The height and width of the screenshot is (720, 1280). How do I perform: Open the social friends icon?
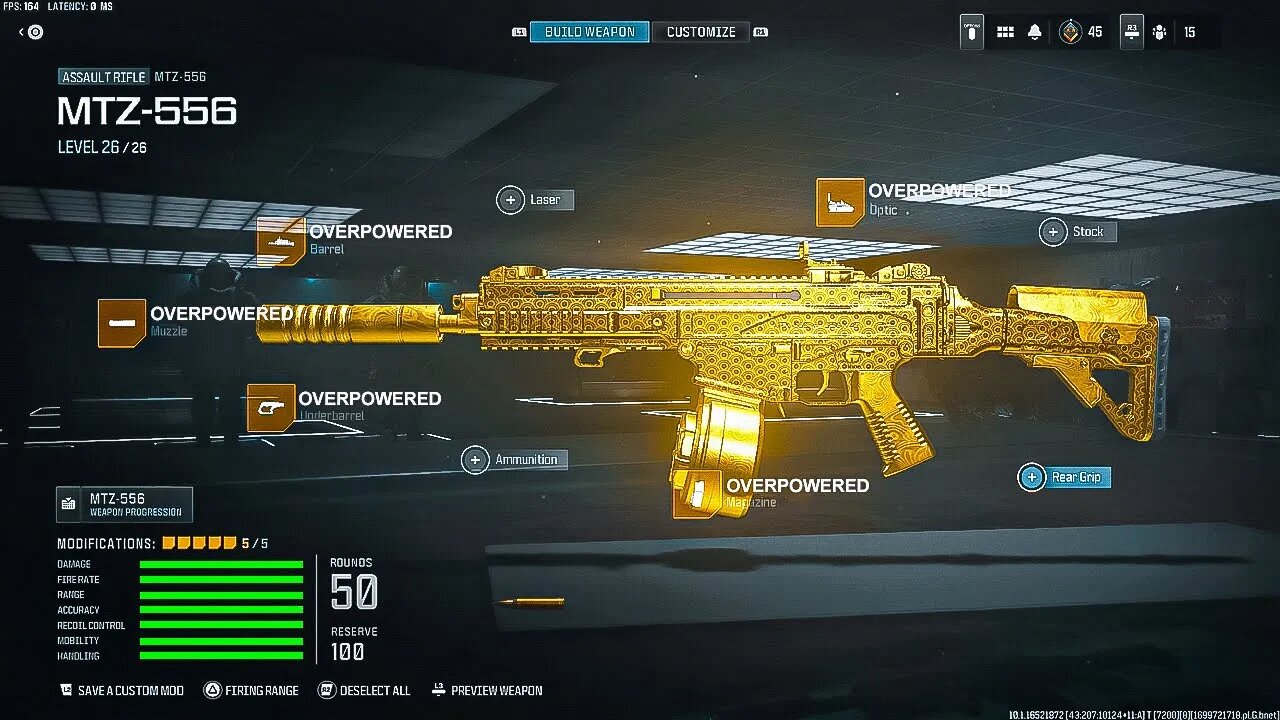point(1159,32)
